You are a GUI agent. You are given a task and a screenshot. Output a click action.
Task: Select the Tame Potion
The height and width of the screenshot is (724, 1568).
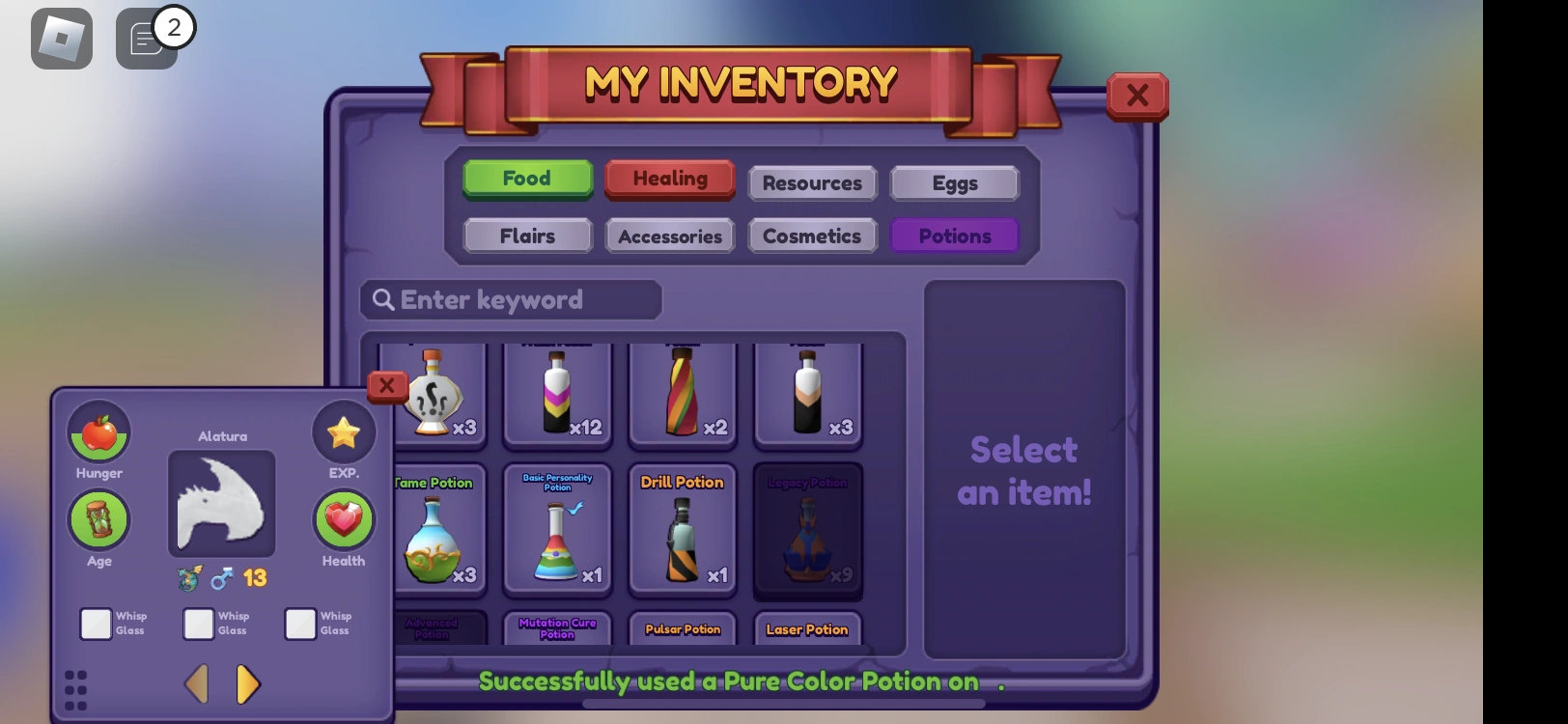pos(432,531)
